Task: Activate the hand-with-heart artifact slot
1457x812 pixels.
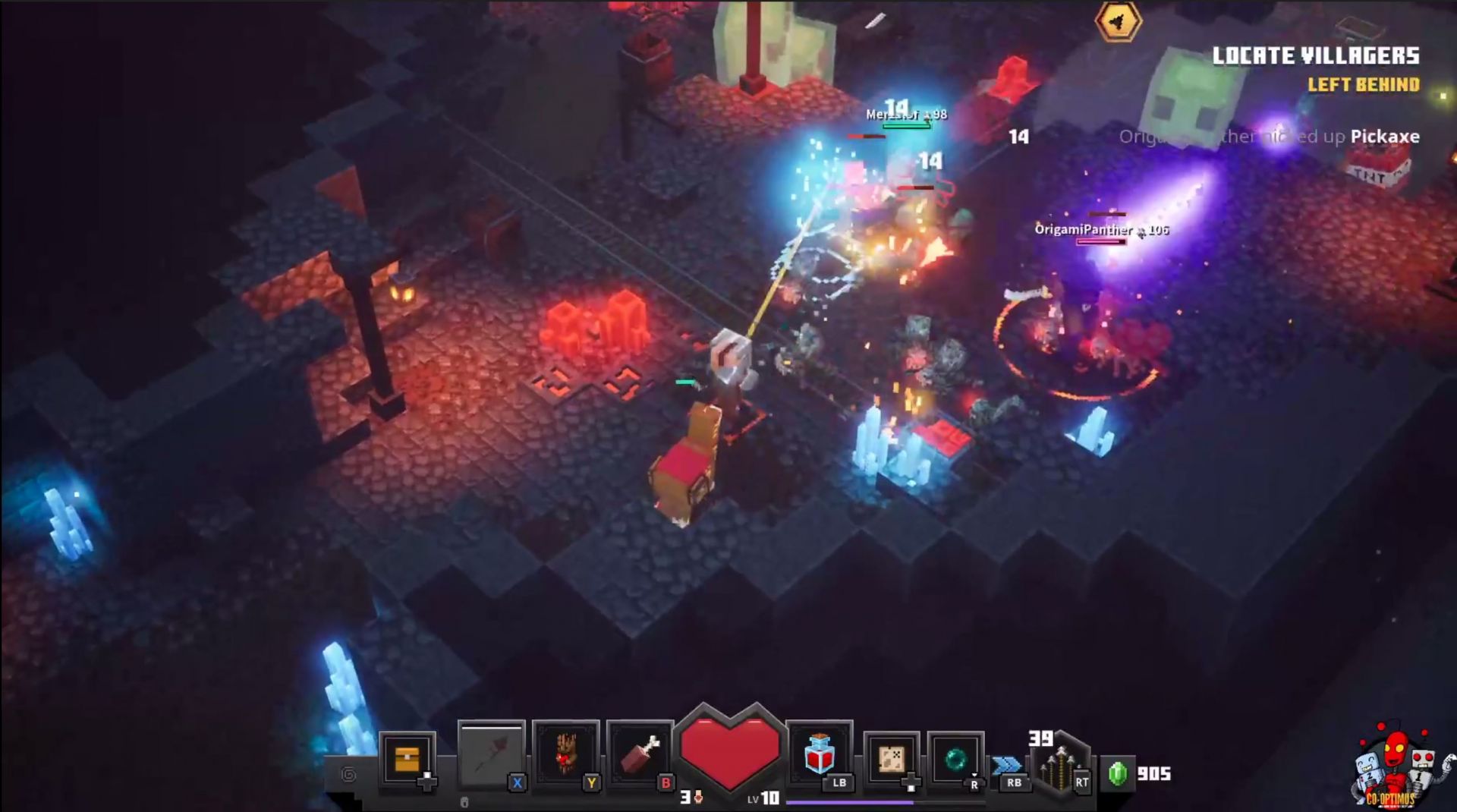Action: 565,754
